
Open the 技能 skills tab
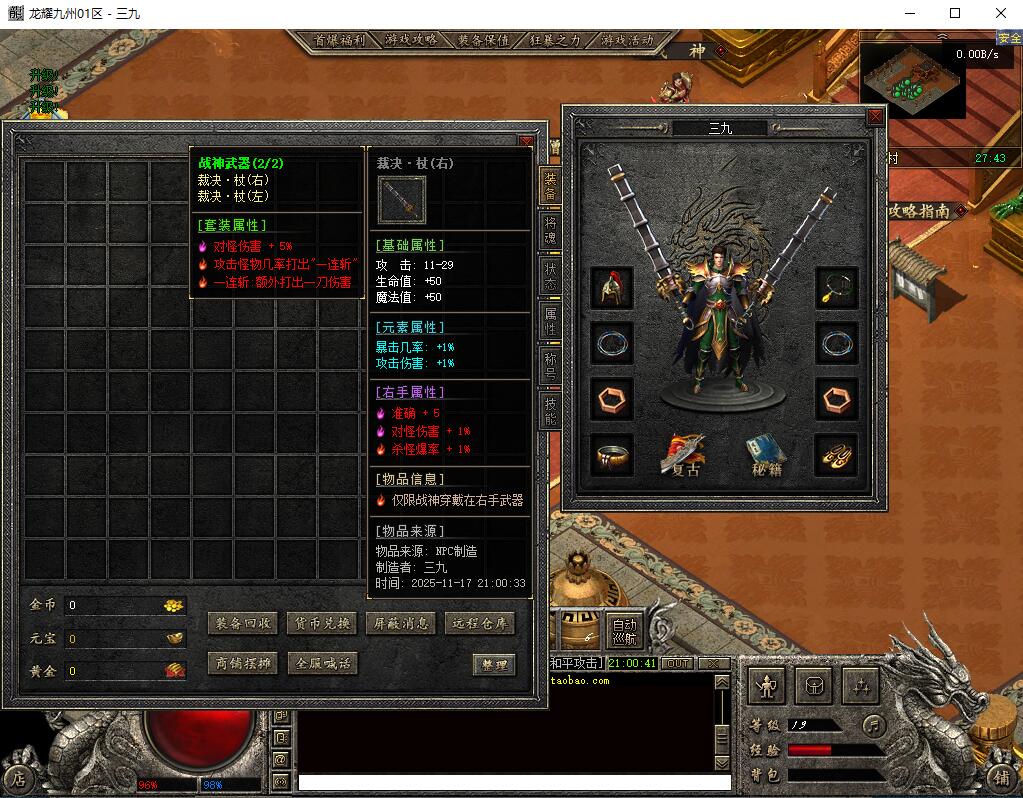(x=550, y=408)
